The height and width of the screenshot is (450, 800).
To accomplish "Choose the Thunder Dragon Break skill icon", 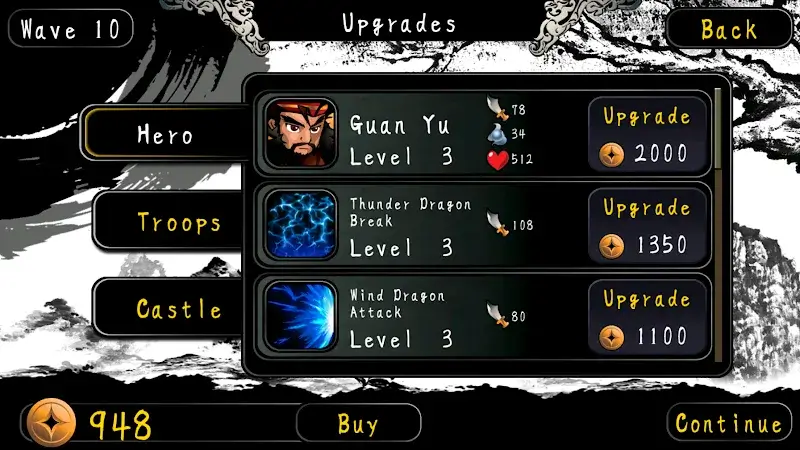I will (x=301, y=225).
